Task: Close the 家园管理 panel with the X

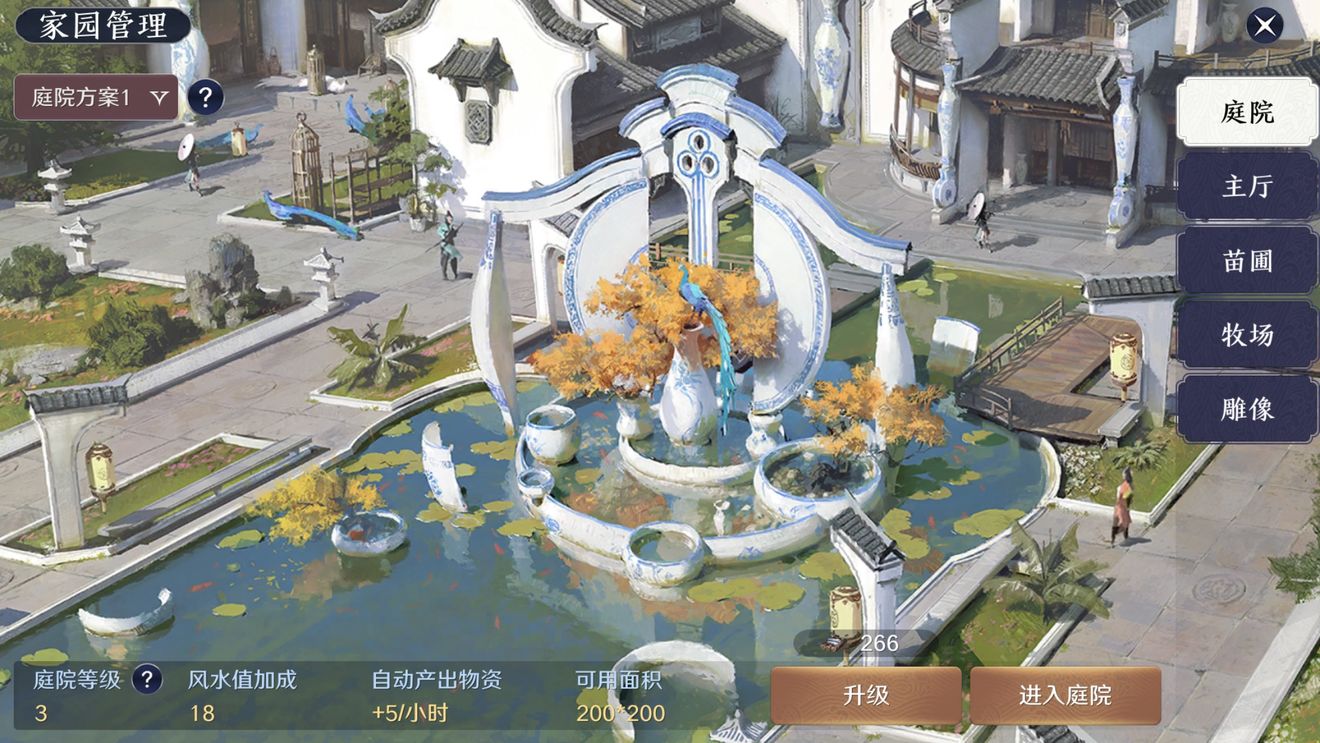Action: click(x=1263, y=24)
